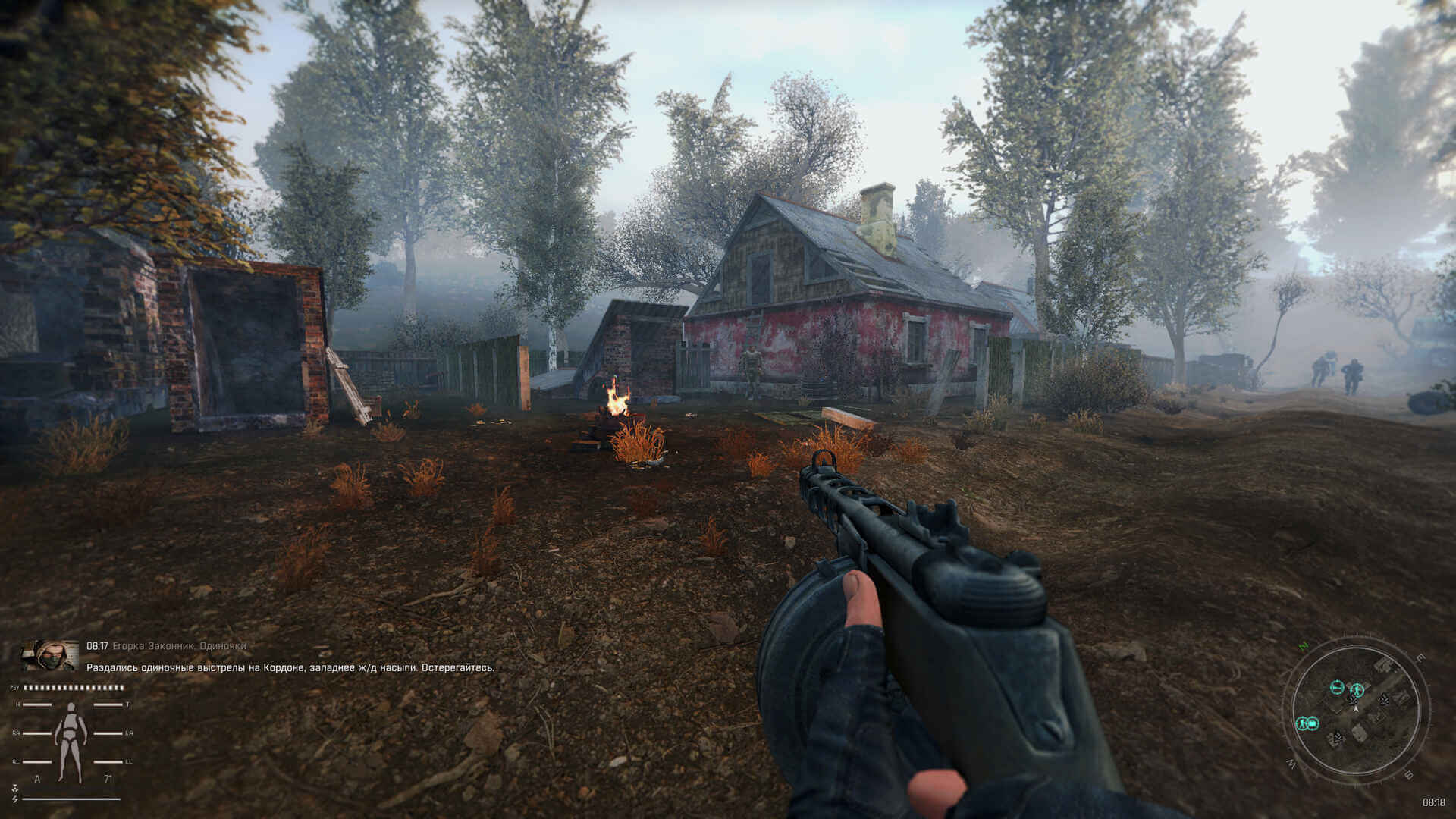Click the box-shaped marker on the minimap
Image resolution: width=1456 pixels, height=819 pixels.
coord(1313,723)
